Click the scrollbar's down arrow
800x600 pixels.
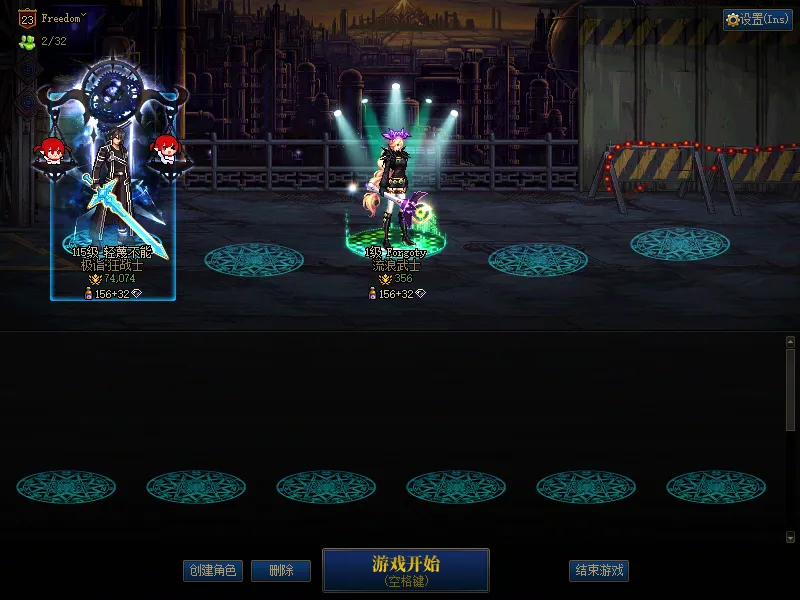(x=790, y=537)
